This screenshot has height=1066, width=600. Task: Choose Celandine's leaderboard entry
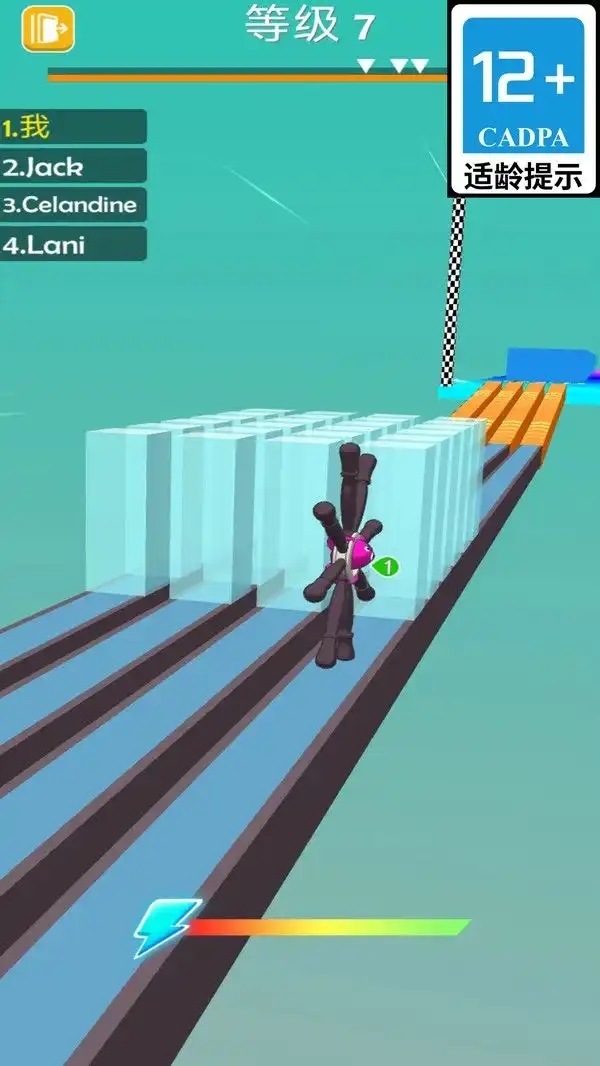[x=73, y=205]
